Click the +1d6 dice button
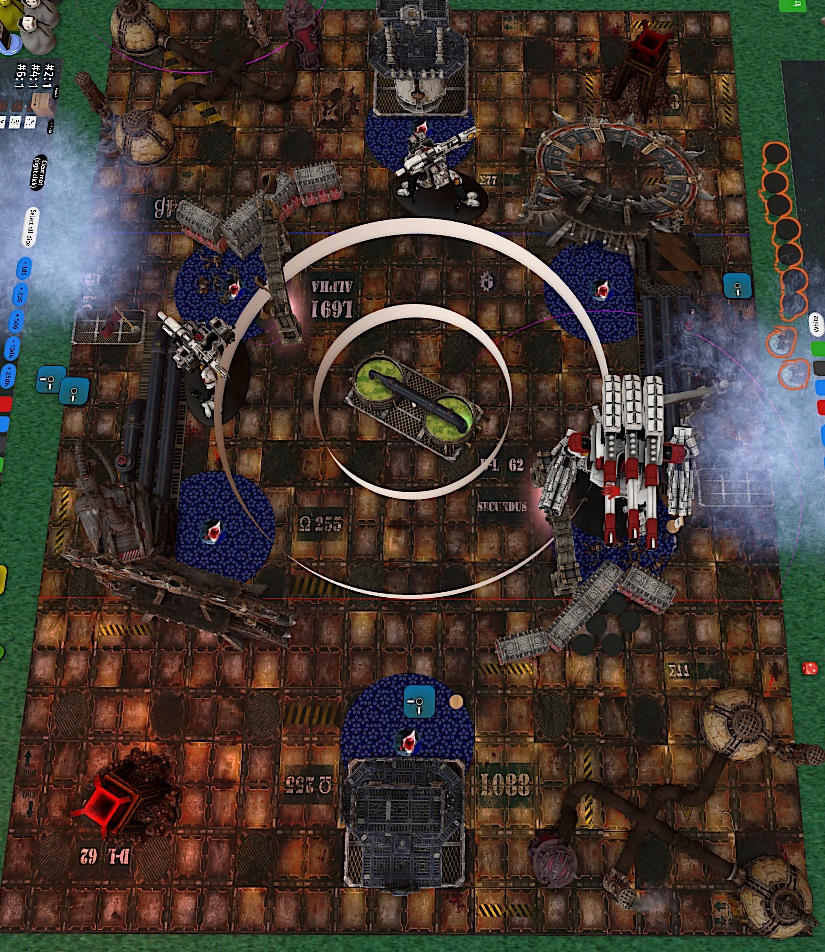Viewport: 825px width, 952px height. click(x=22, y=267)
